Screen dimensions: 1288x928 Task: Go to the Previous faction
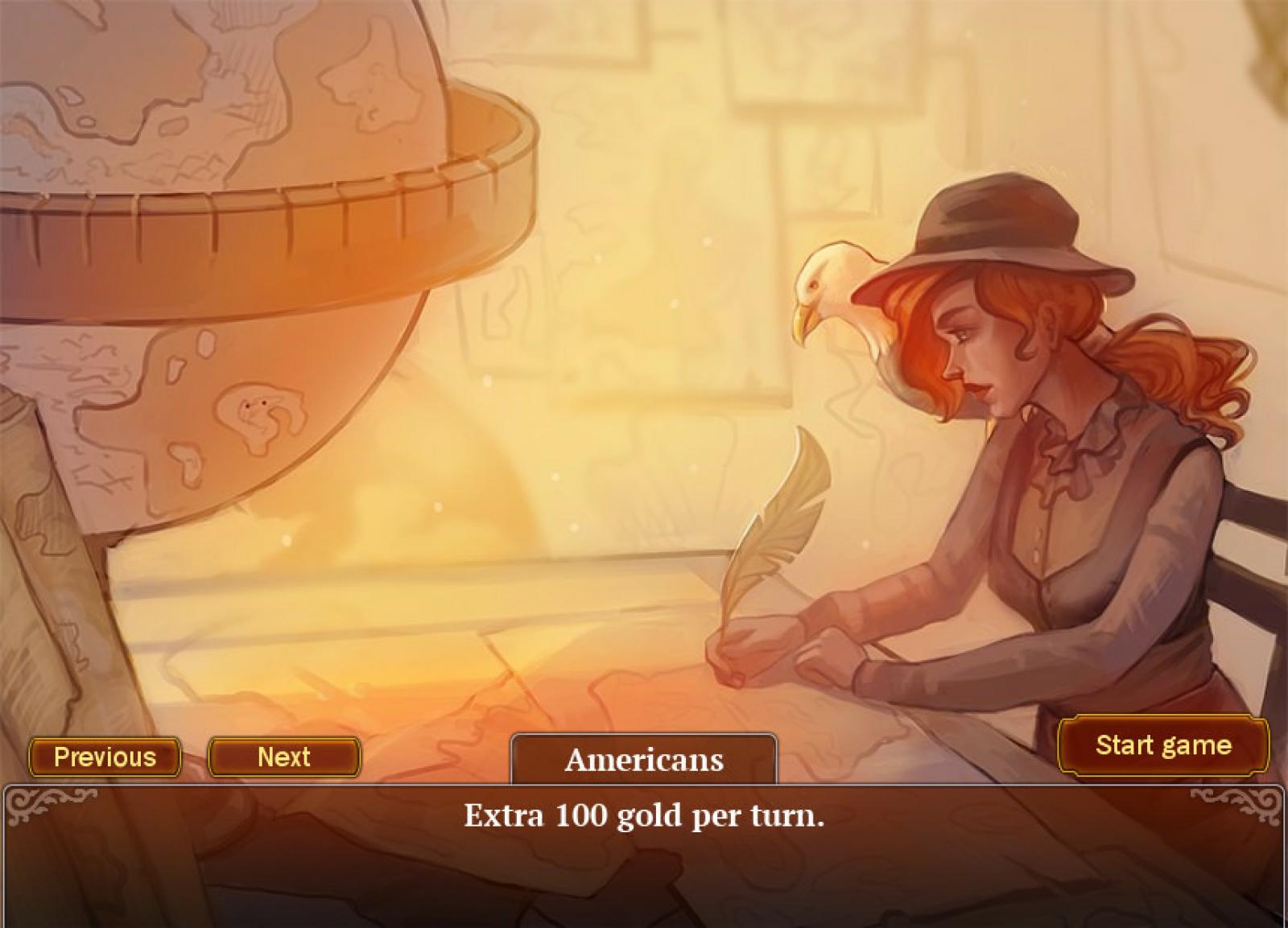point(105,757)
